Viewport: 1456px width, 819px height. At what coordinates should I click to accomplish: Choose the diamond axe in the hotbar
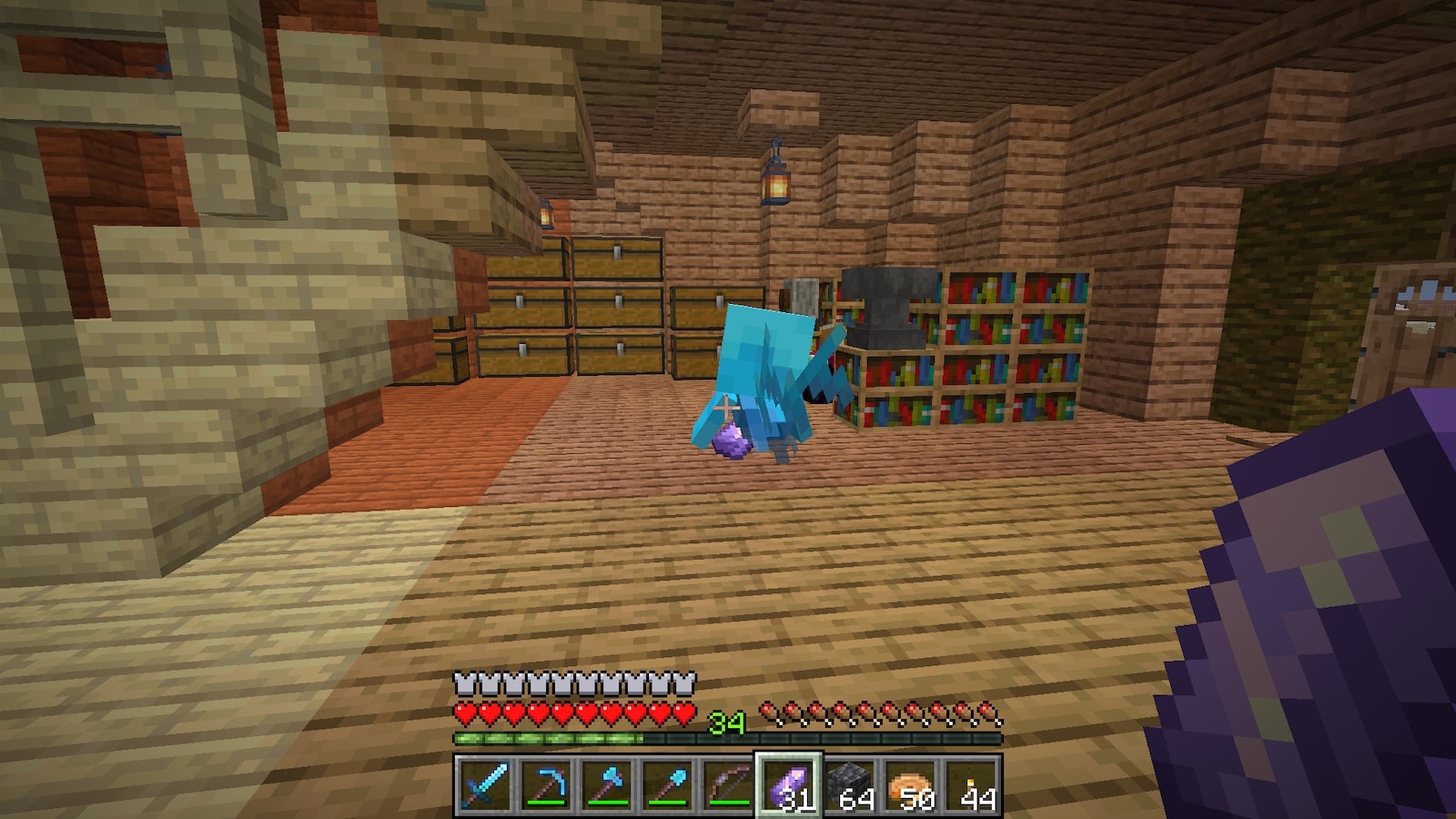pyautogui.click(x=605, y=784)
